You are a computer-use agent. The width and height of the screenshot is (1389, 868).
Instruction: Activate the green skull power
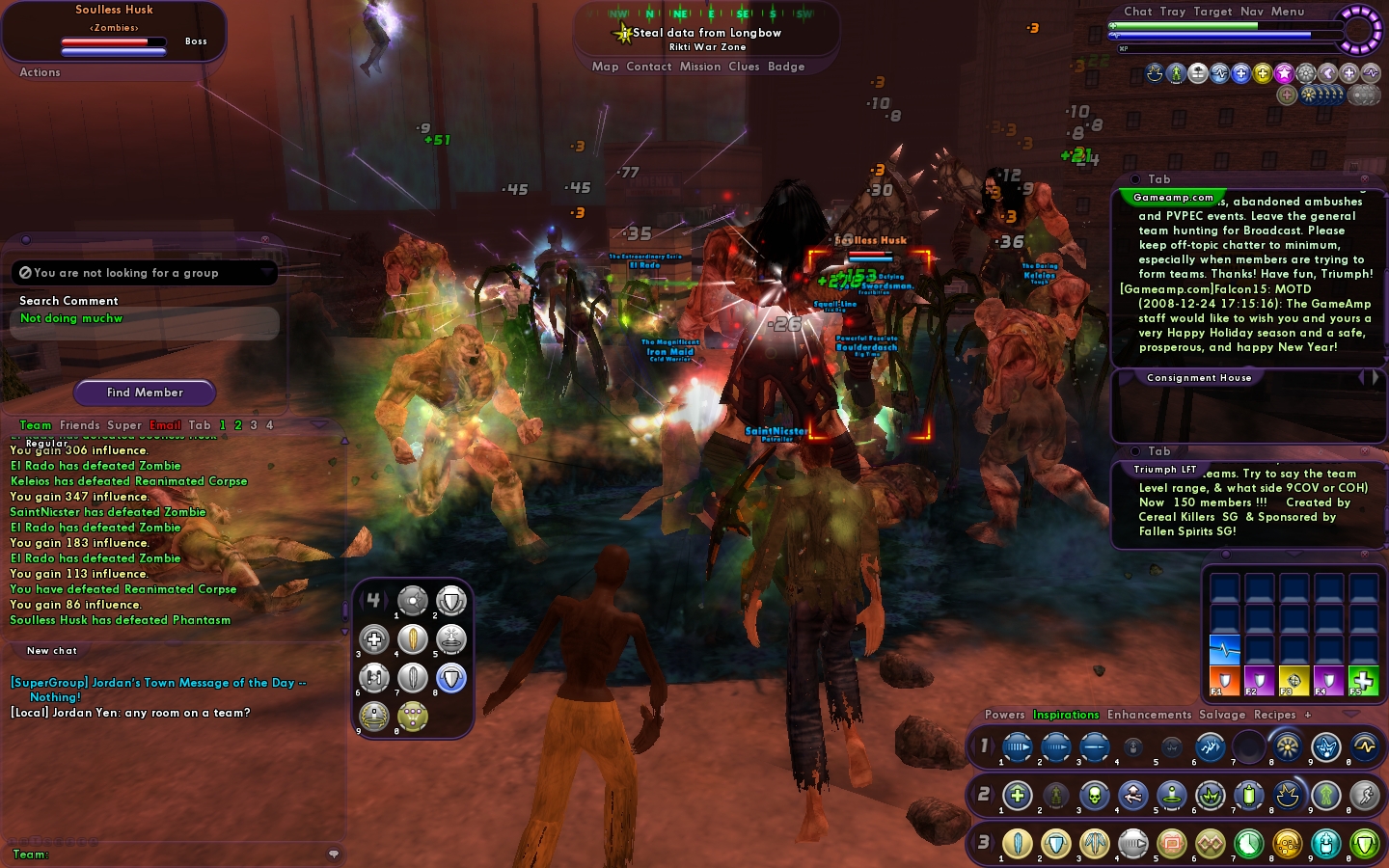[1094, 796]
